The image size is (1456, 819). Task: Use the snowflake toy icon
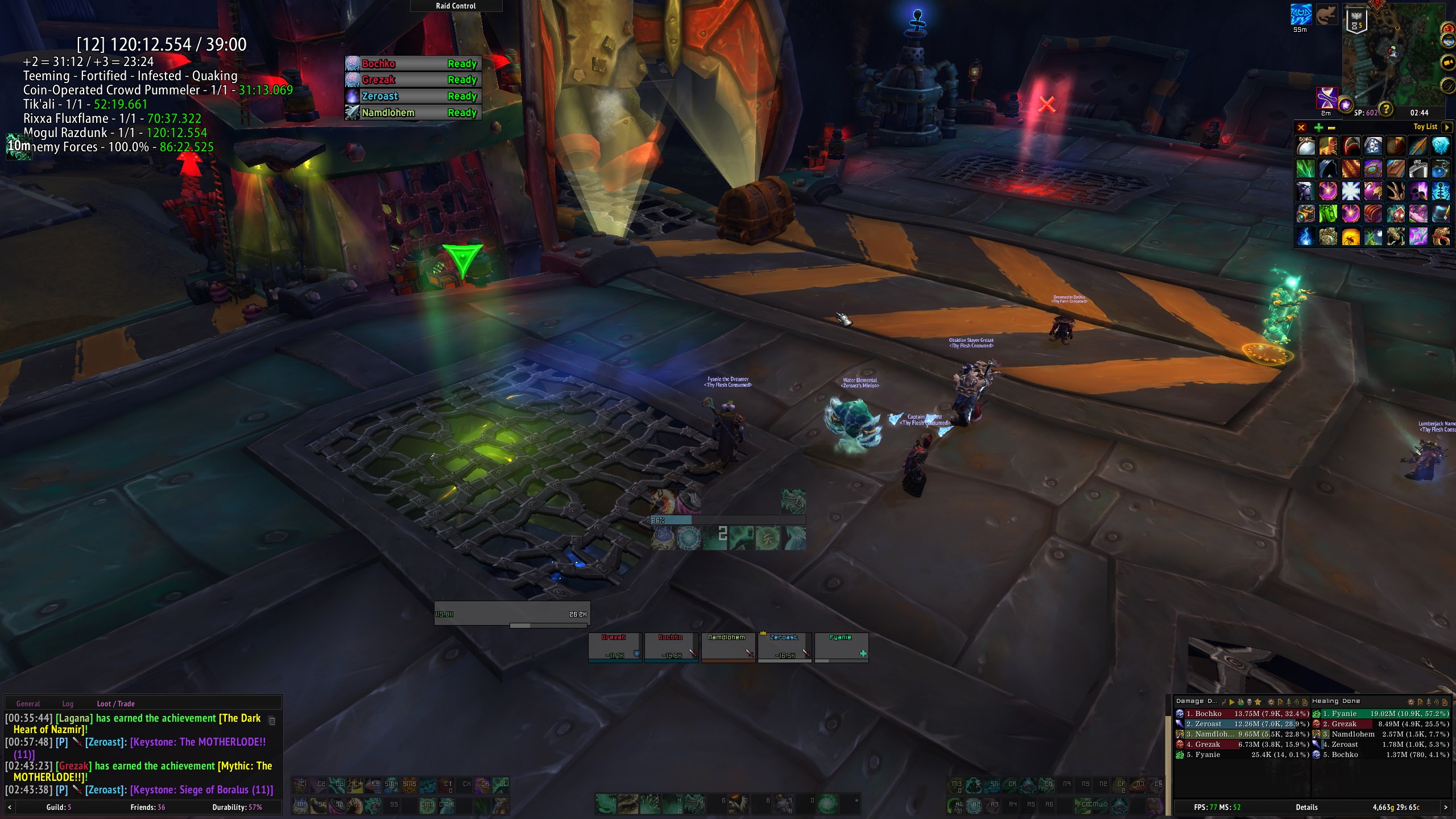pos(1350,191)
